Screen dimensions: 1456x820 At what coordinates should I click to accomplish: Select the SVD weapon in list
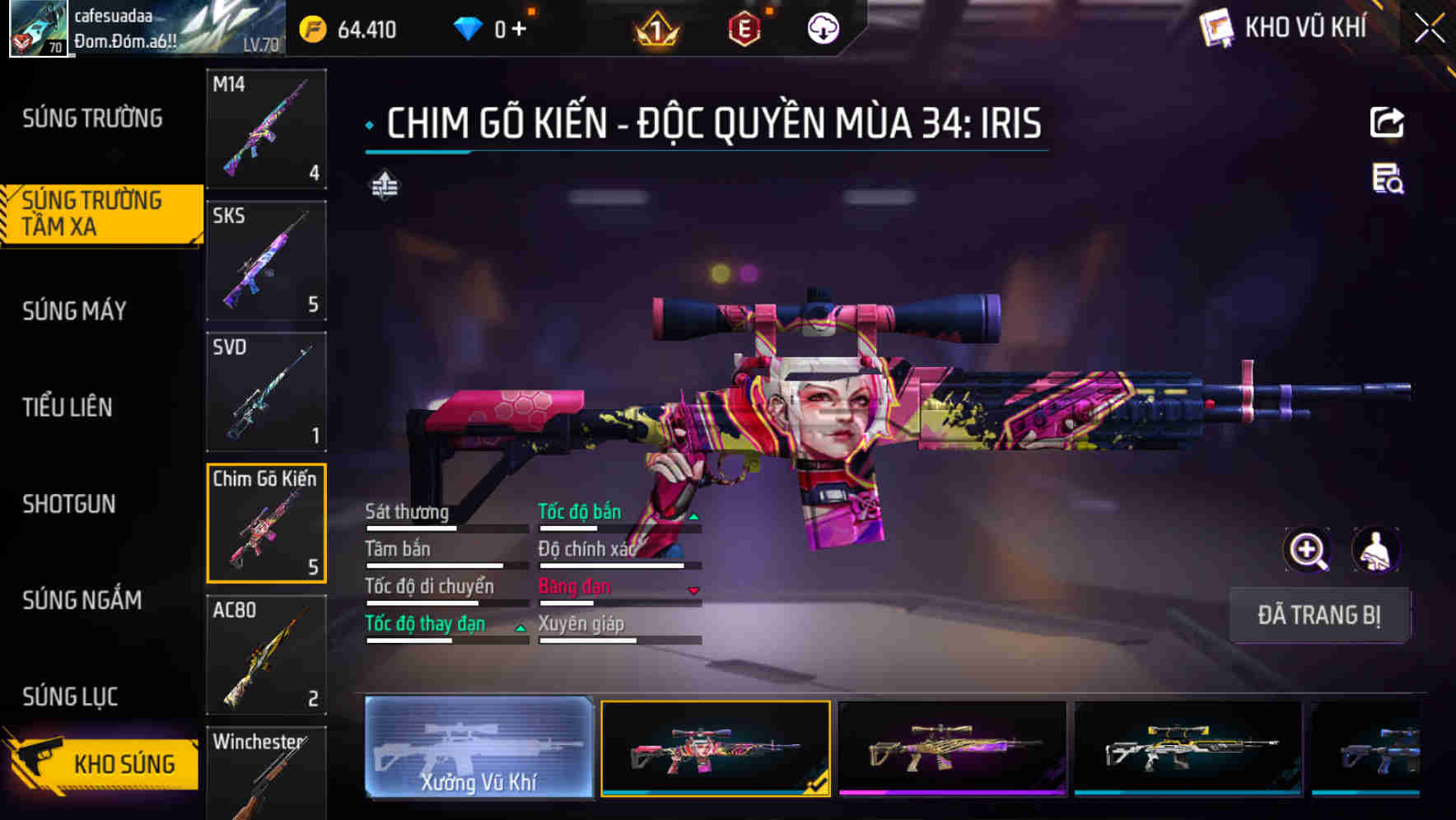pyautogui.click(x=265, y=391)
